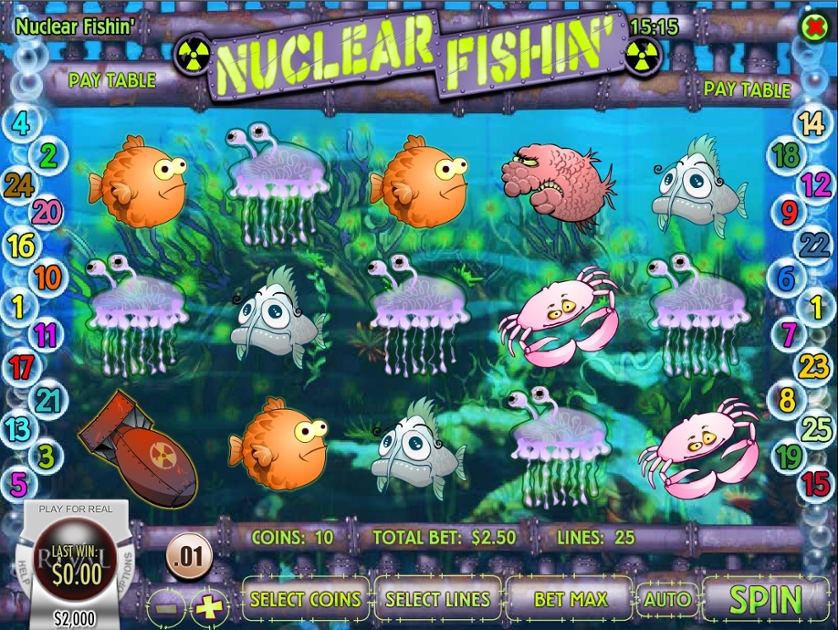Click the Select Lines button

[438, 600]
